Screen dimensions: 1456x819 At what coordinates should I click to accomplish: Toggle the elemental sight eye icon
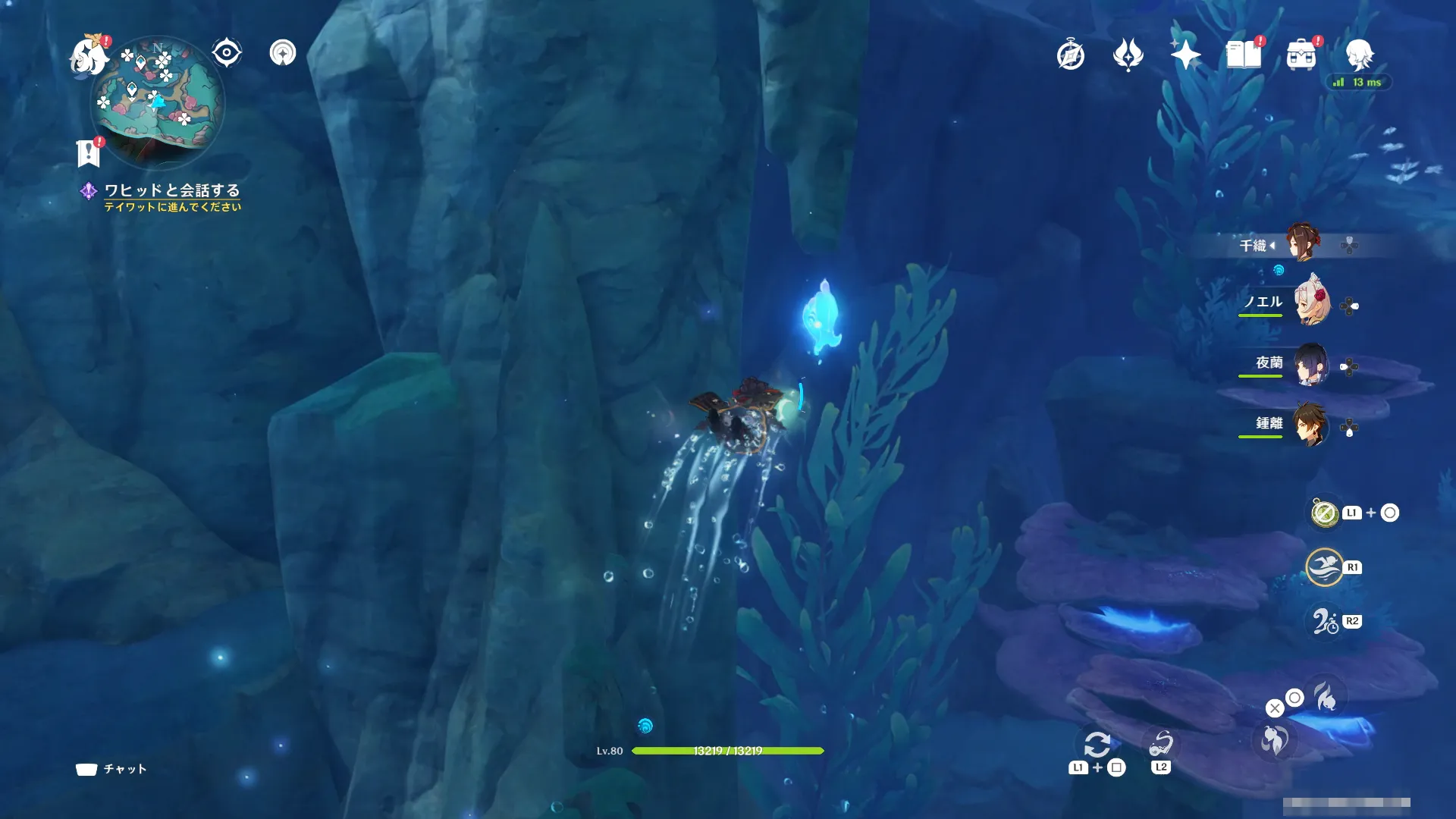(226, 53)
